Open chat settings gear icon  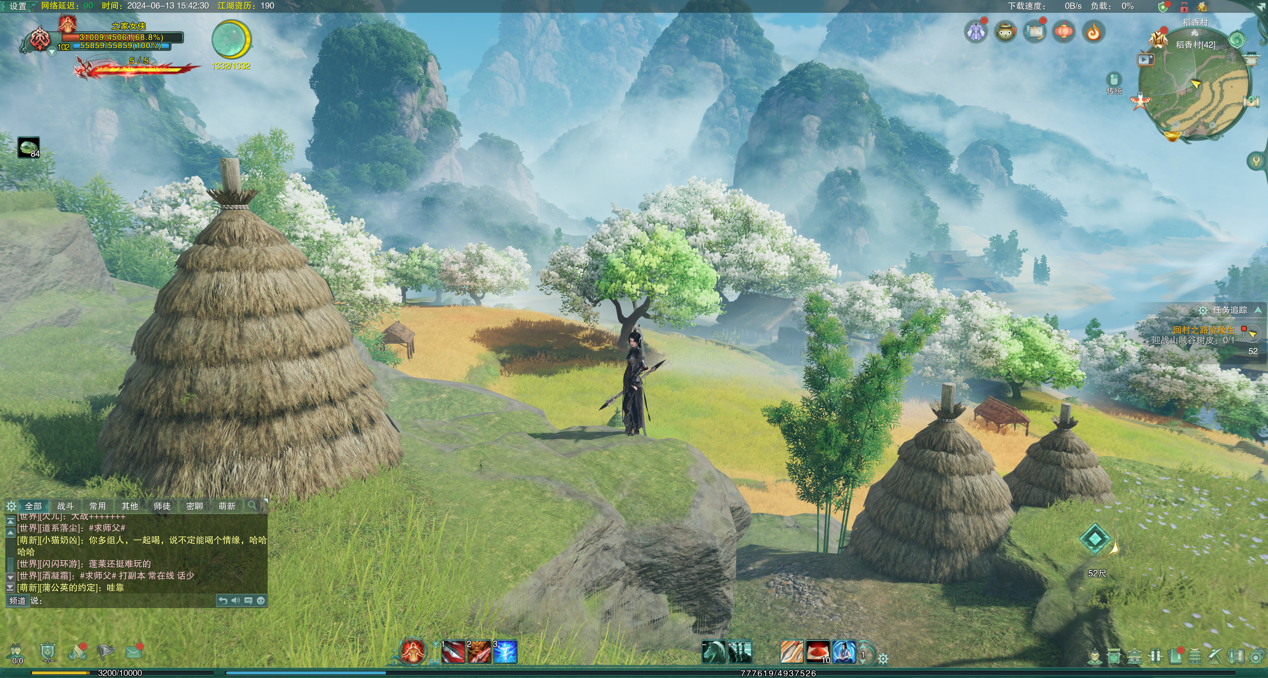click(11, 507)
